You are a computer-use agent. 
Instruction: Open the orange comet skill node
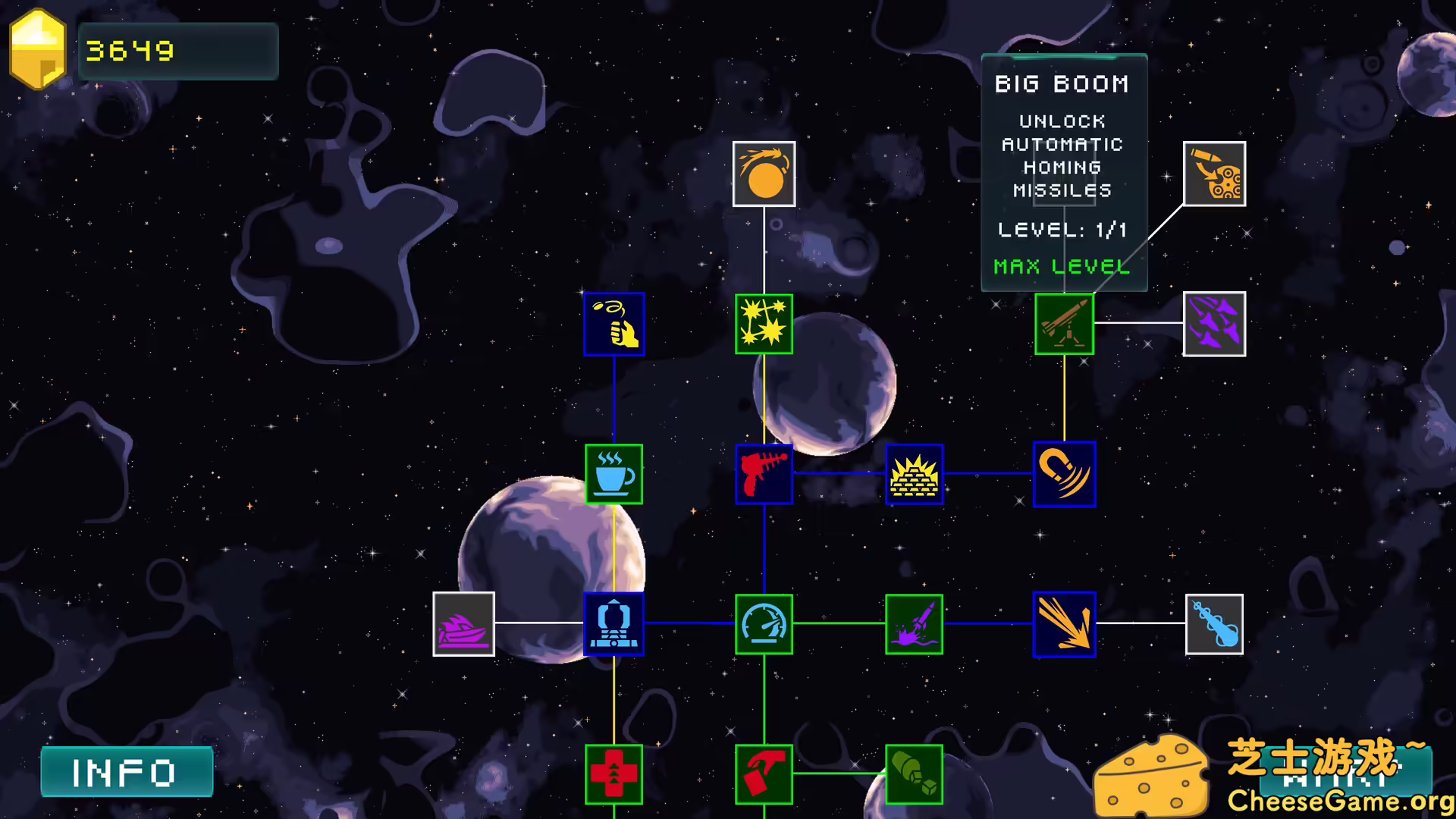pyautogui.click(x=764, y=174)
